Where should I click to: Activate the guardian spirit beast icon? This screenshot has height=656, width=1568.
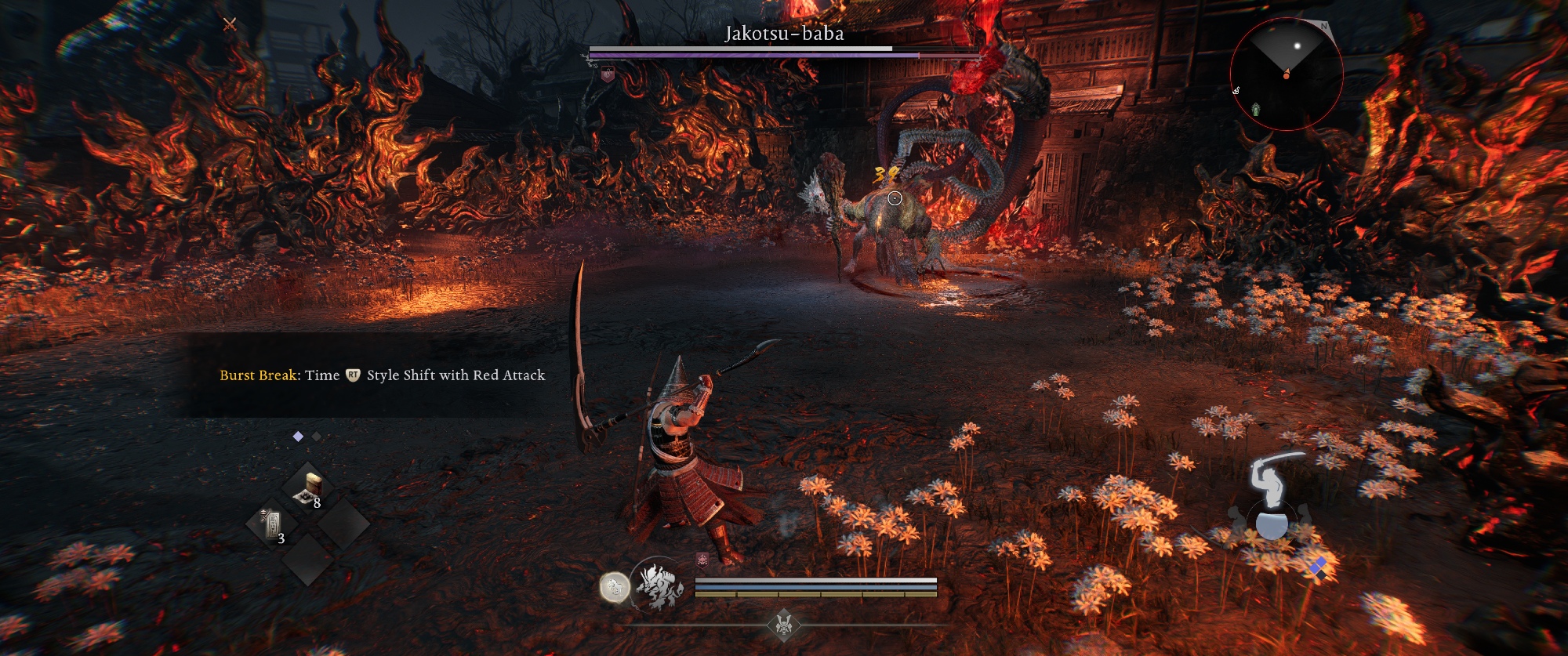[657, 585]
